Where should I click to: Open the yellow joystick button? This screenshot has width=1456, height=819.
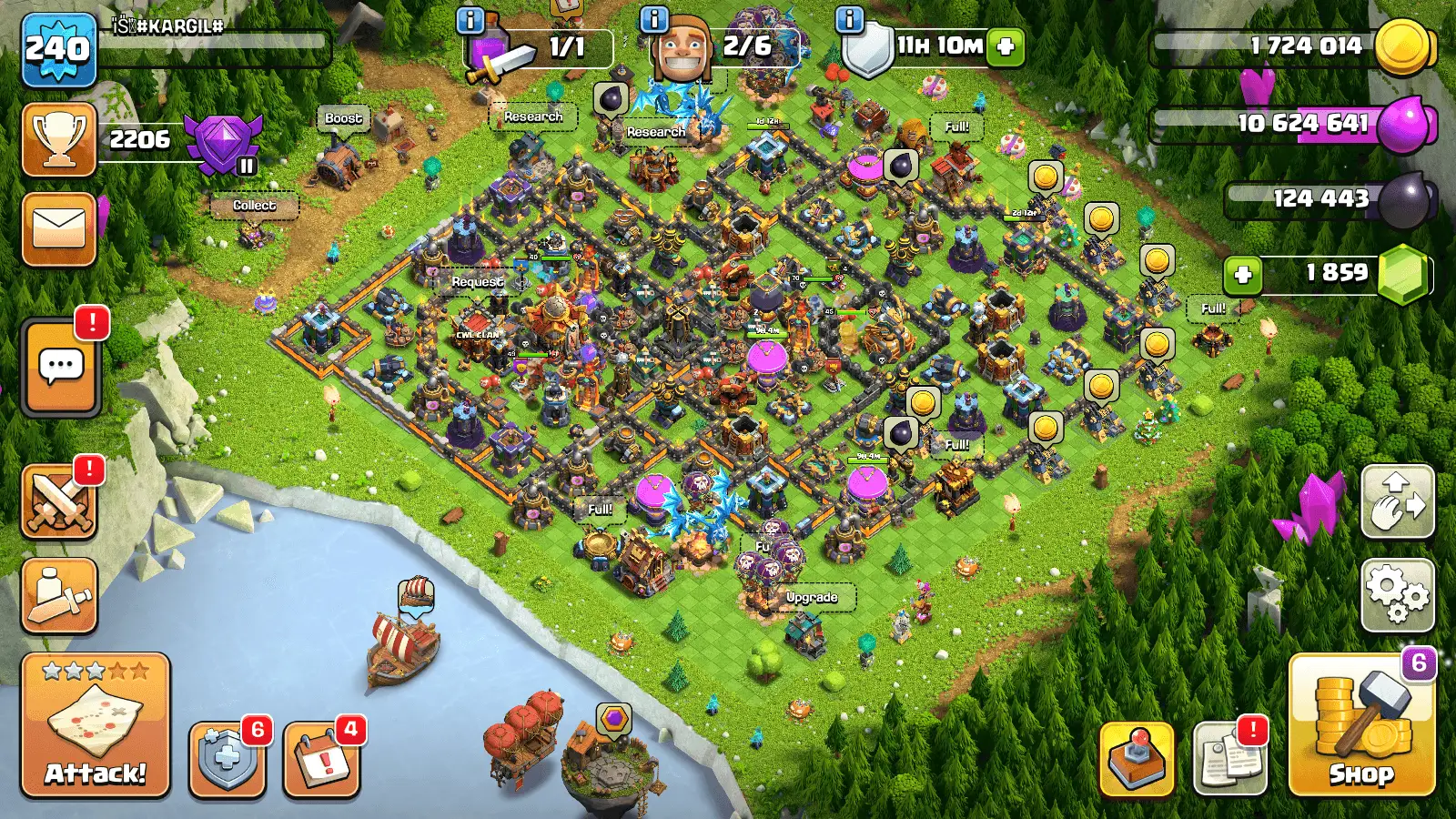pyautogui.click(x=1137, y=760)
